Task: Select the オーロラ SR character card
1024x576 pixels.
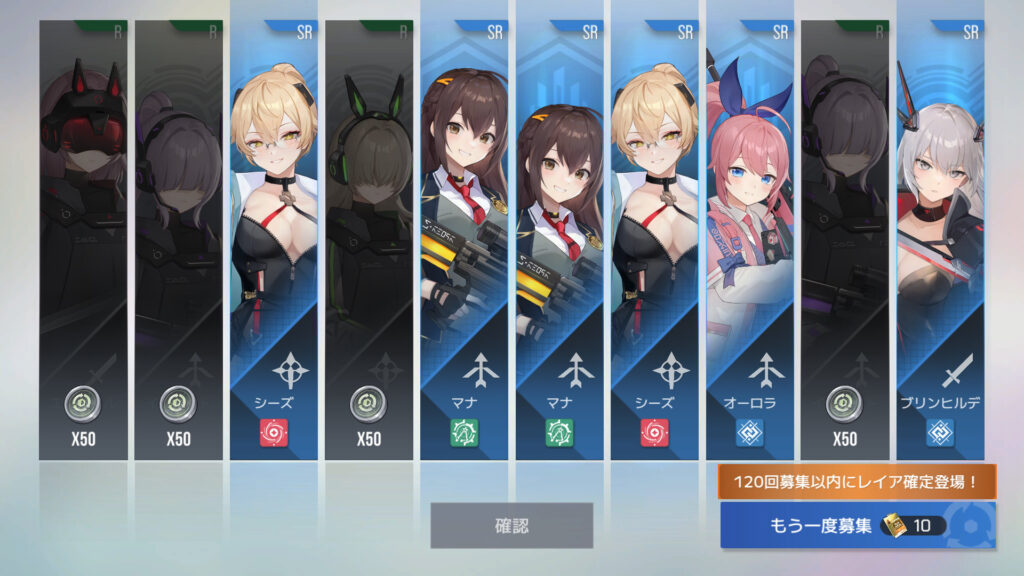Action: point(749,240)
